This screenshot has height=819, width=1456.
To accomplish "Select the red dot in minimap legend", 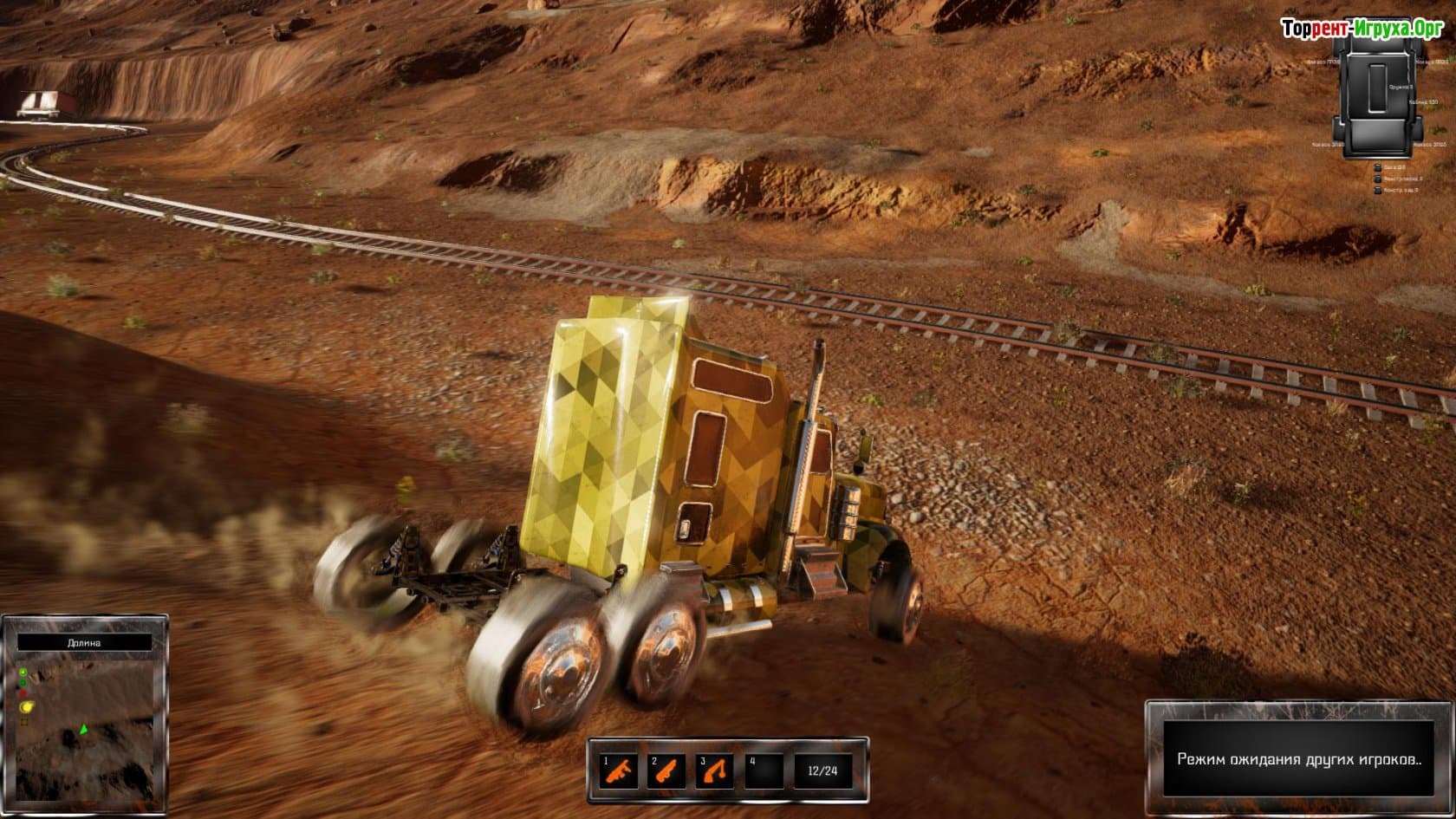I will point(23,693).
